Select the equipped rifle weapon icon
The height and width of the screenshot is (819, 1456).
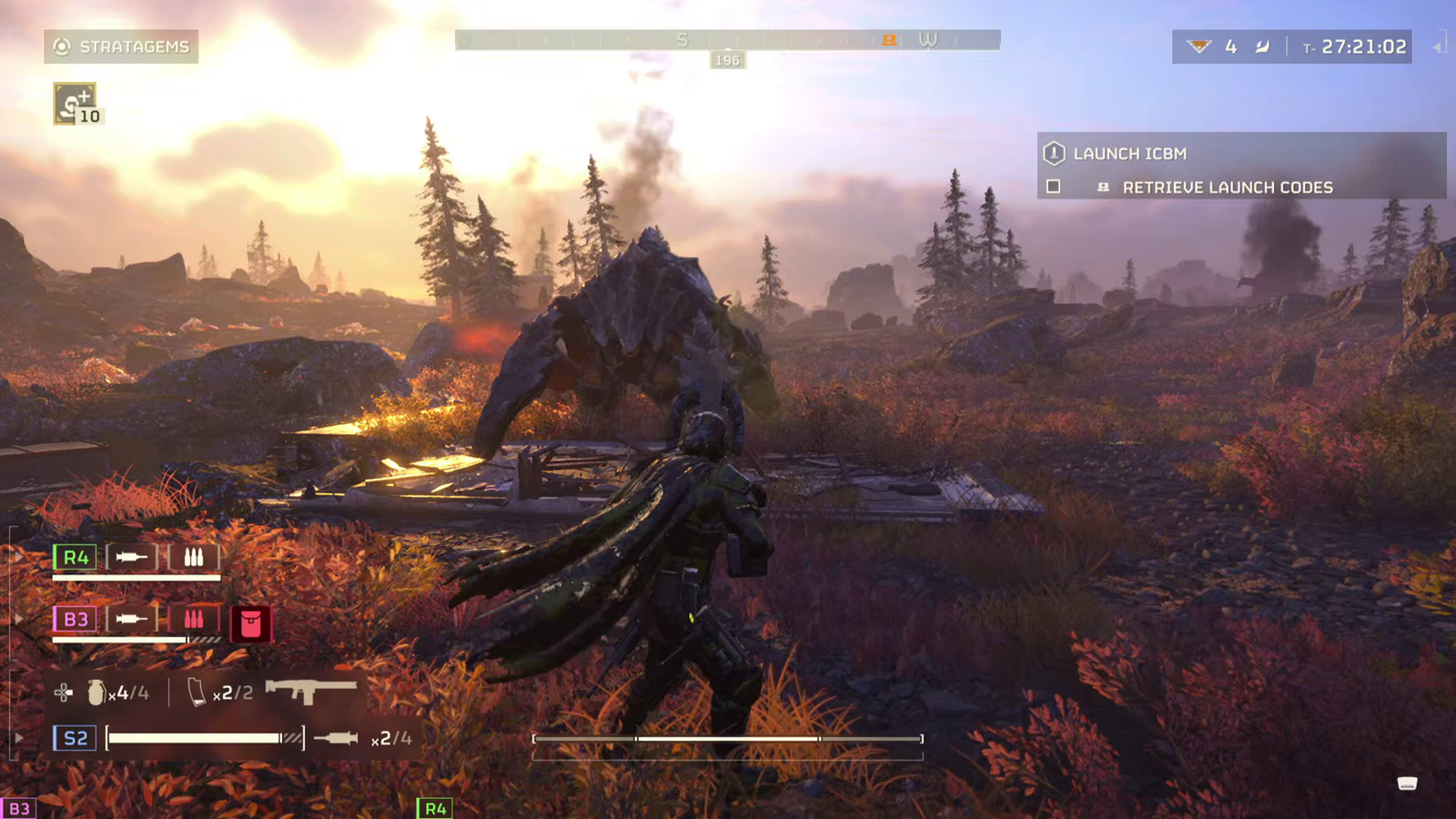point(310,691)
